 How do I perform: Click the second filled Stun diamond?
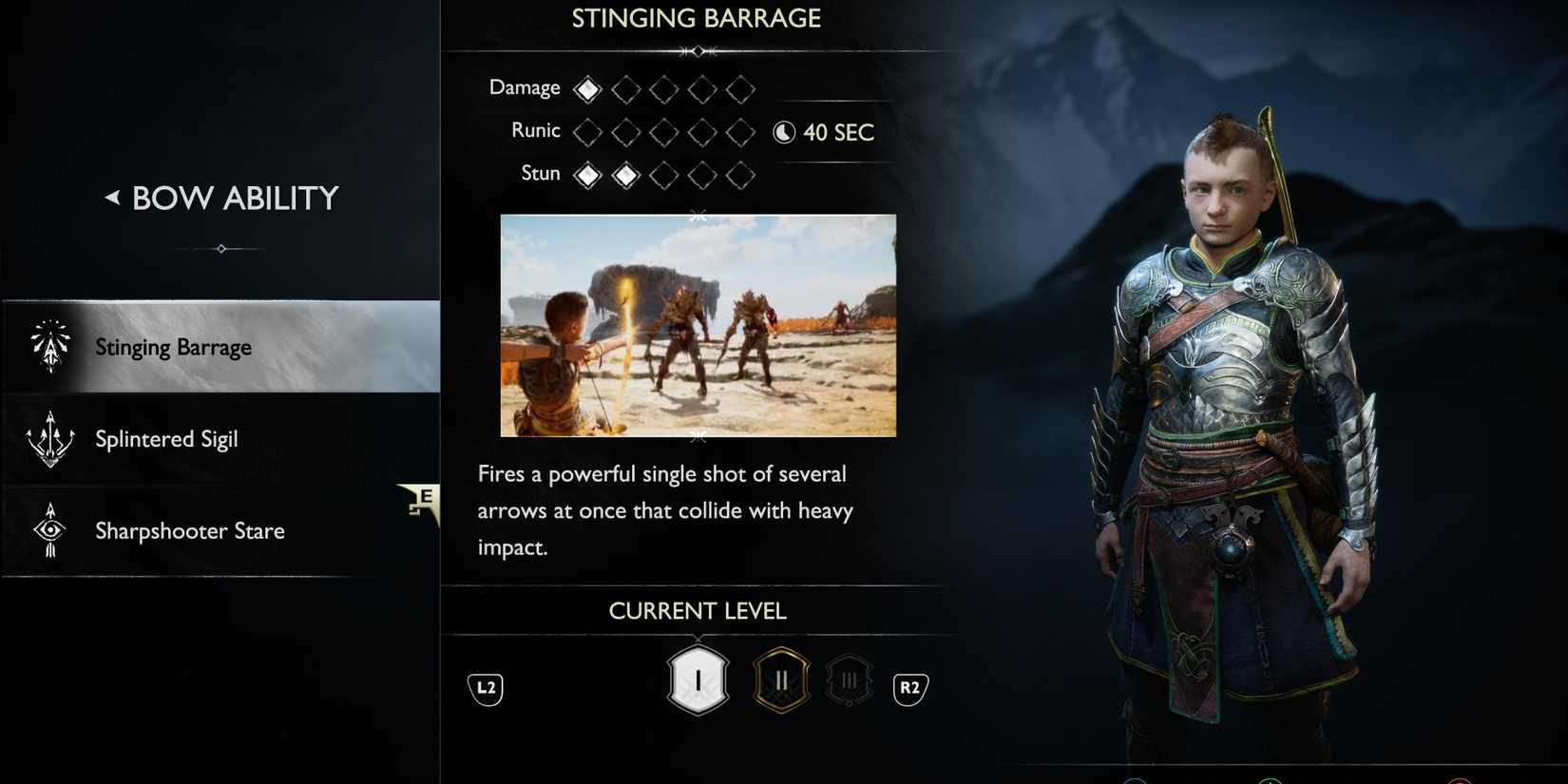625,175
